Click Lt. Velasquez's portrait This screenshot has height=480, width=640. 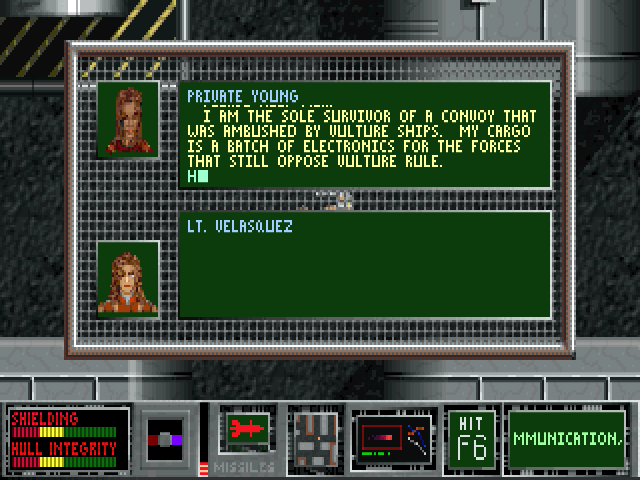tap(128, 279)
